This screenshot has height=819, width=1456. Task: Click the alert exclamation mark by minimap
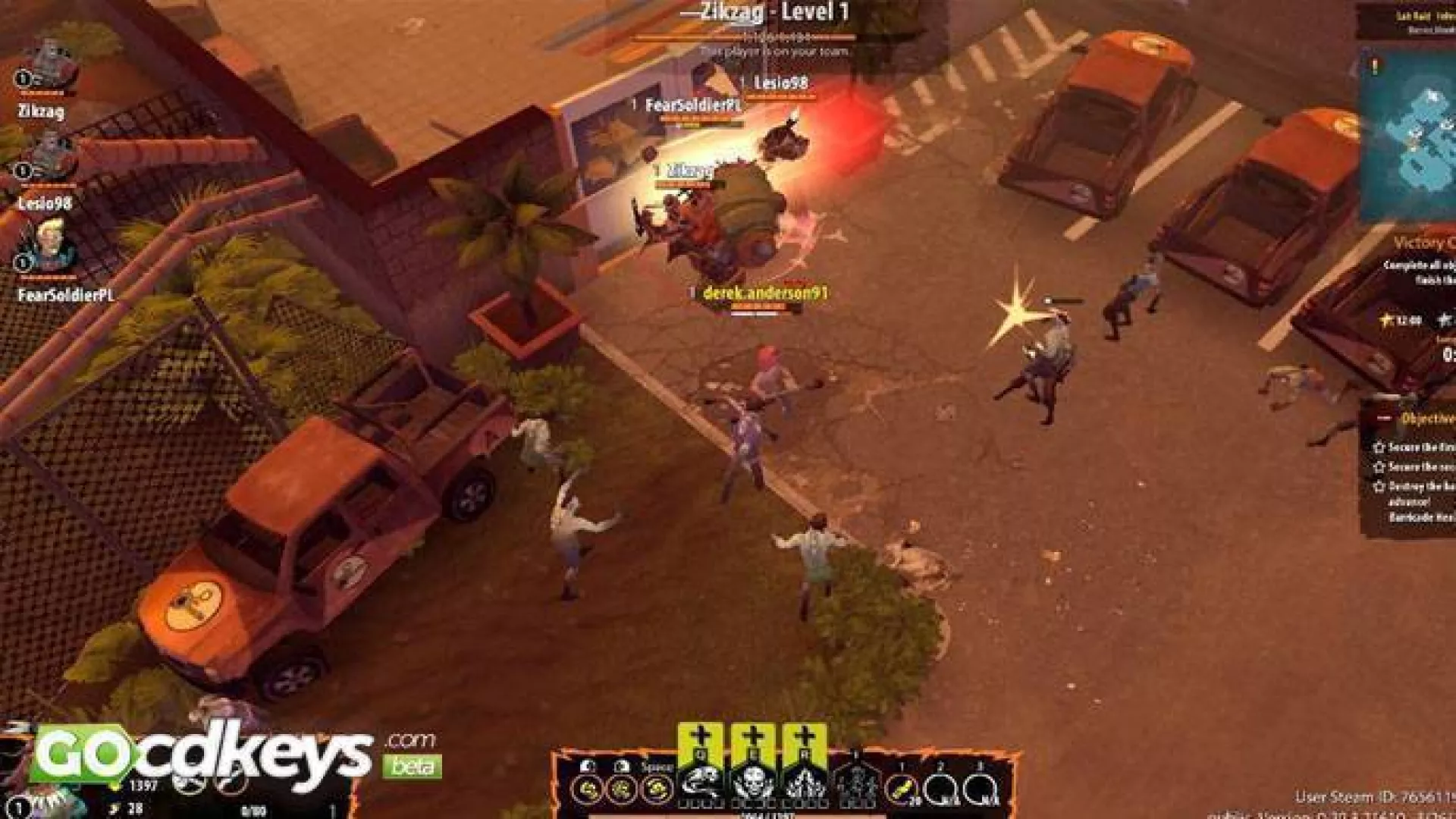click(1375, 67)
